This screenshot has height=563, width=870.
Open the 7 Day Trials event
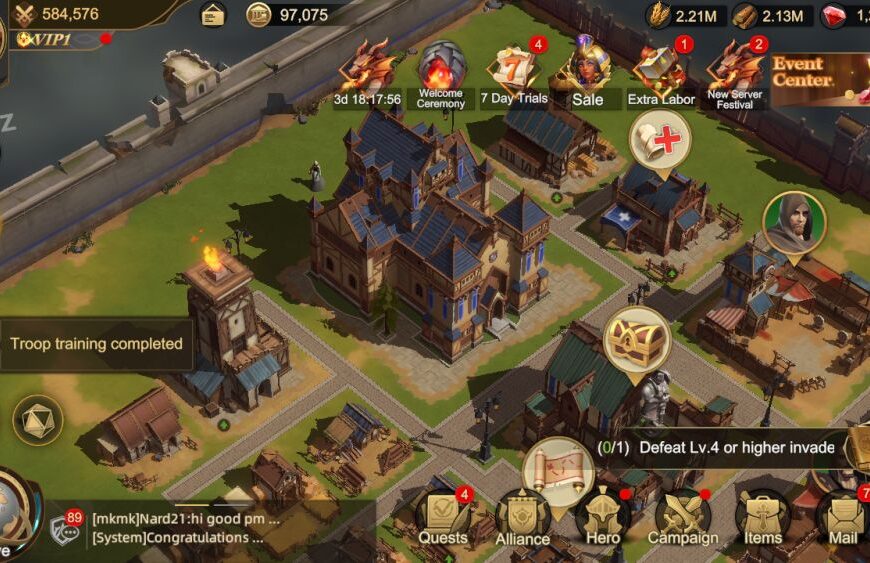514,74
